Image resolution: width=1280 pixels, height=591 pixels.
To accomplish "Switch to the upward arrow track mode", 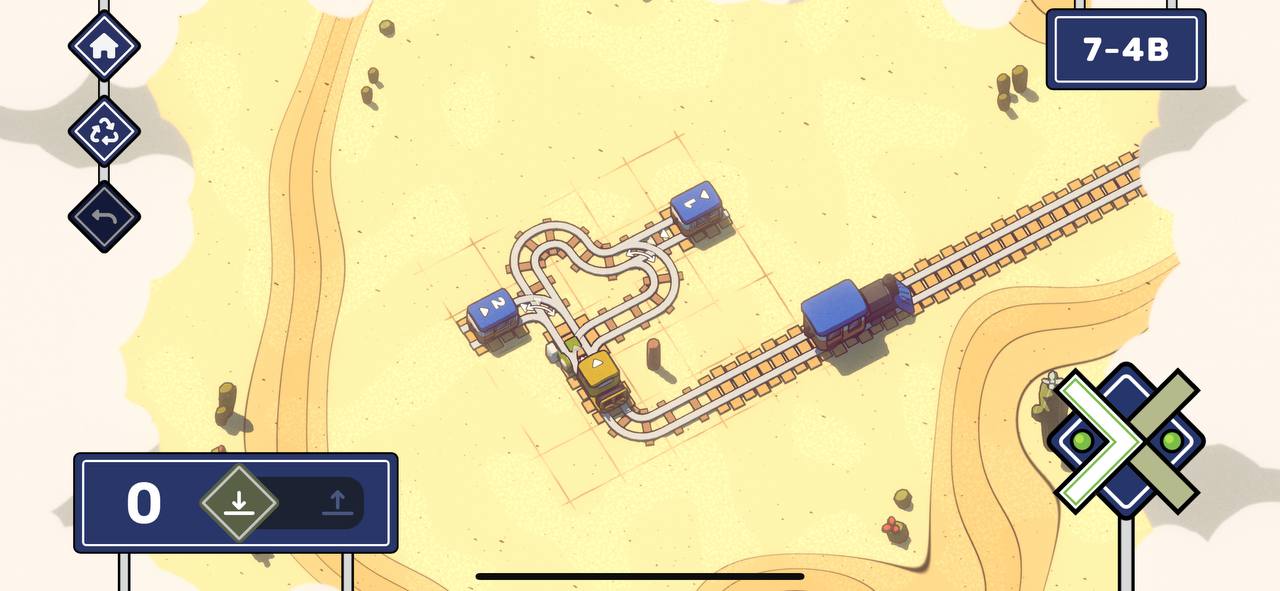I will click(x=337, y=503).
